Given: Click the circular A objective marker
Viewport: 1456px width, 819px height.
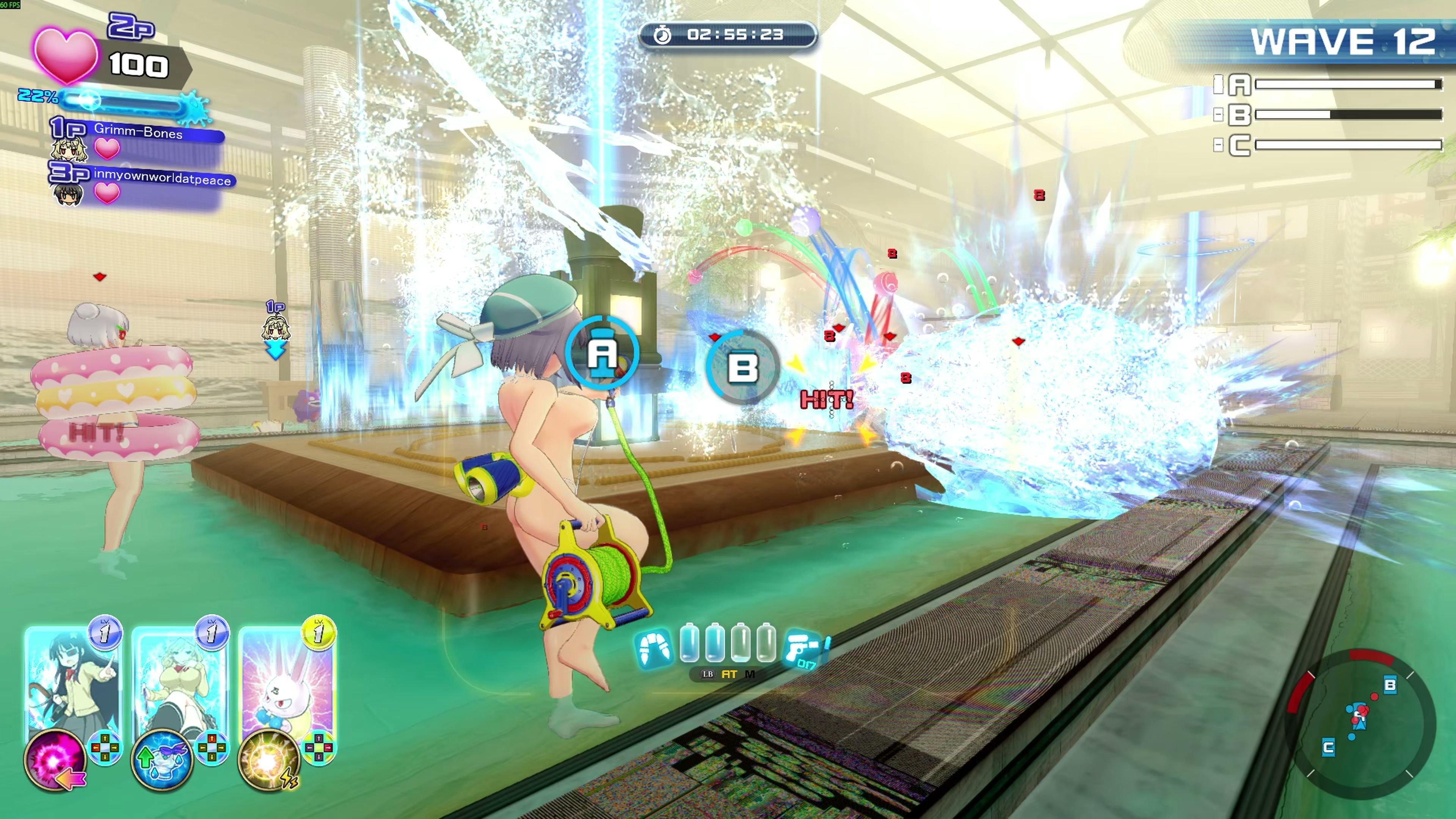Looking at the screenshot, I should coord(602,353).
